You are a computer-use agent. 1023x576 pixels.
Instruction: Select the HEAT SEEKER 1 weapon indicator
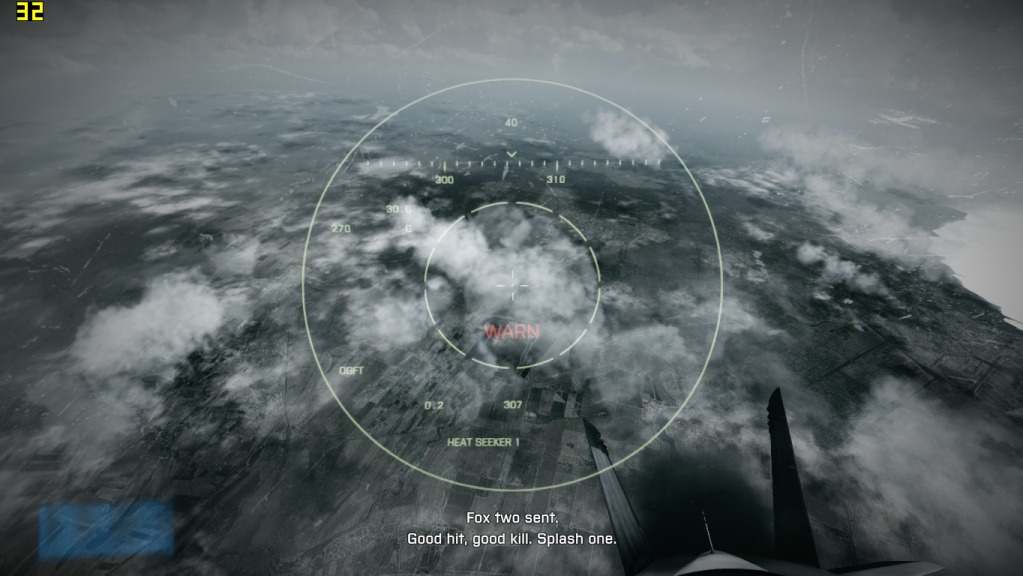[483, 442]
